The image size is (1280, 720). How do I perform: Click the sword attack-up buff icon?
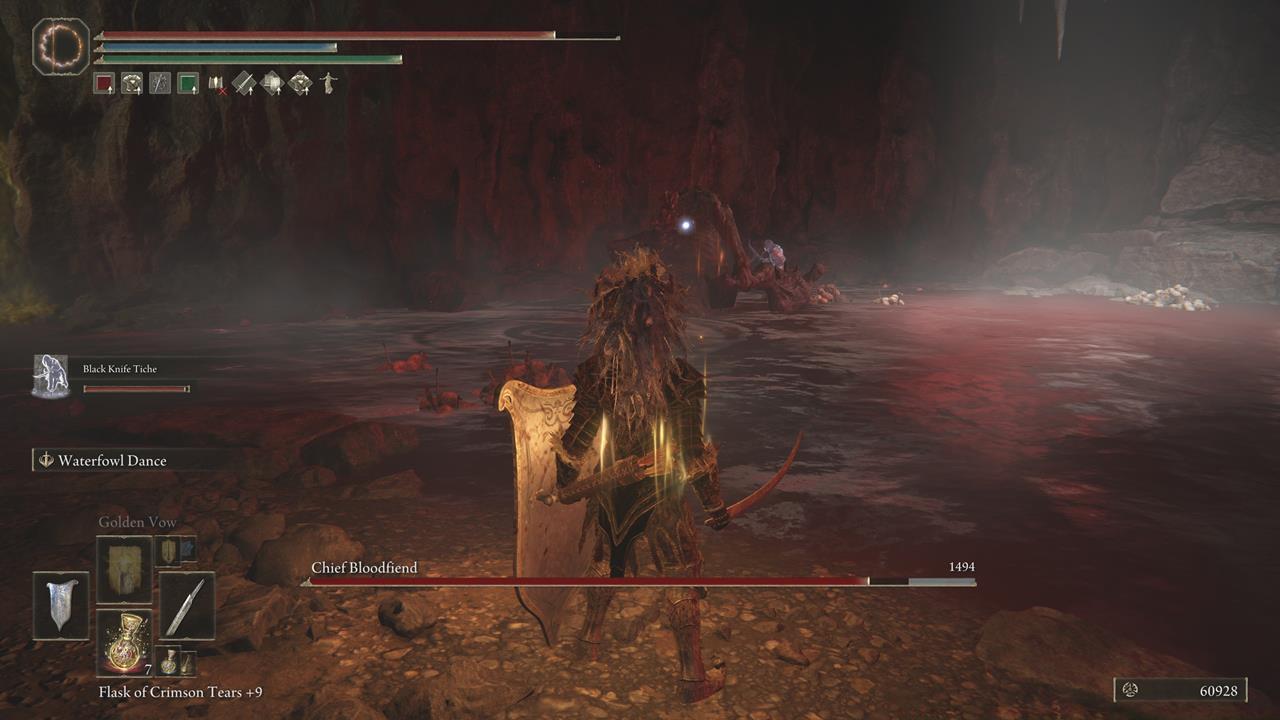[245, 82]
